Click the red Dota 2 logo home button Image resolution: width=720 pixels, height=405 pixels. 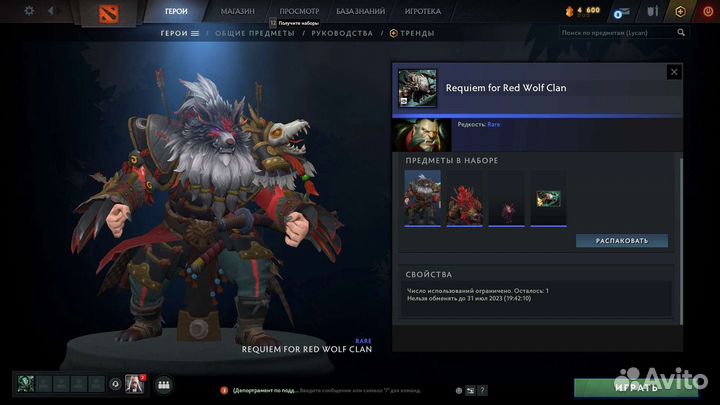[x=104, y=12]
